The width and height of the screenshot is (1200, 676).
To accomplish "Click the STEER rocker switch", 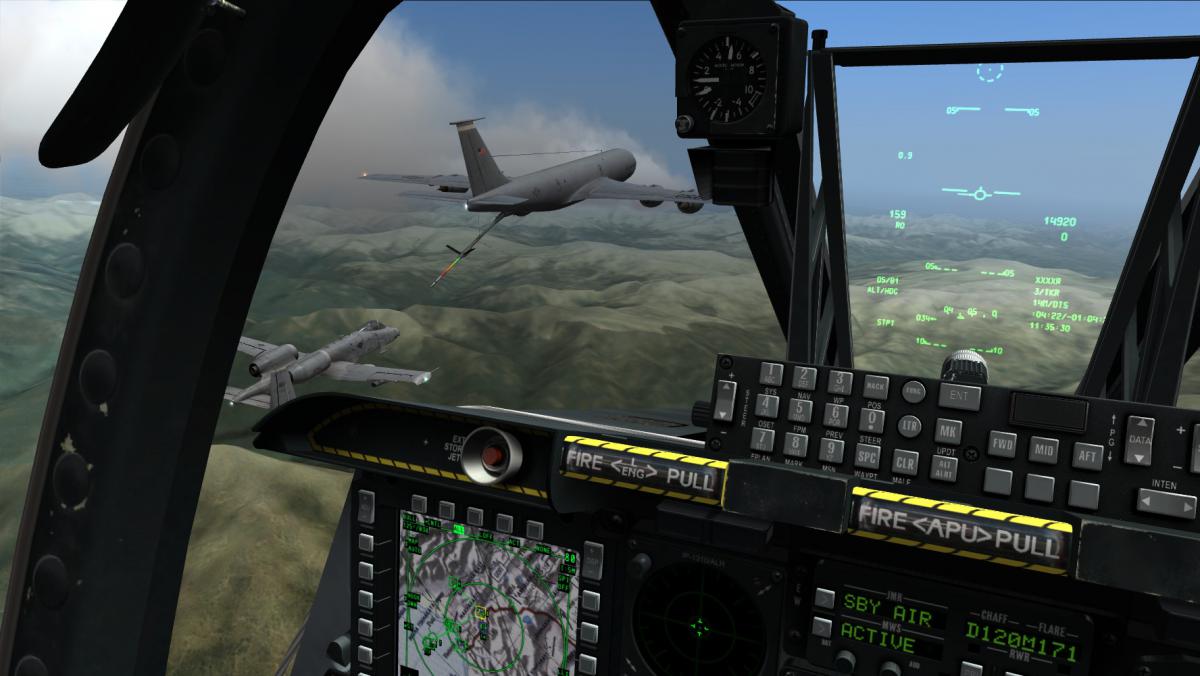I will (x=725, y=399).
